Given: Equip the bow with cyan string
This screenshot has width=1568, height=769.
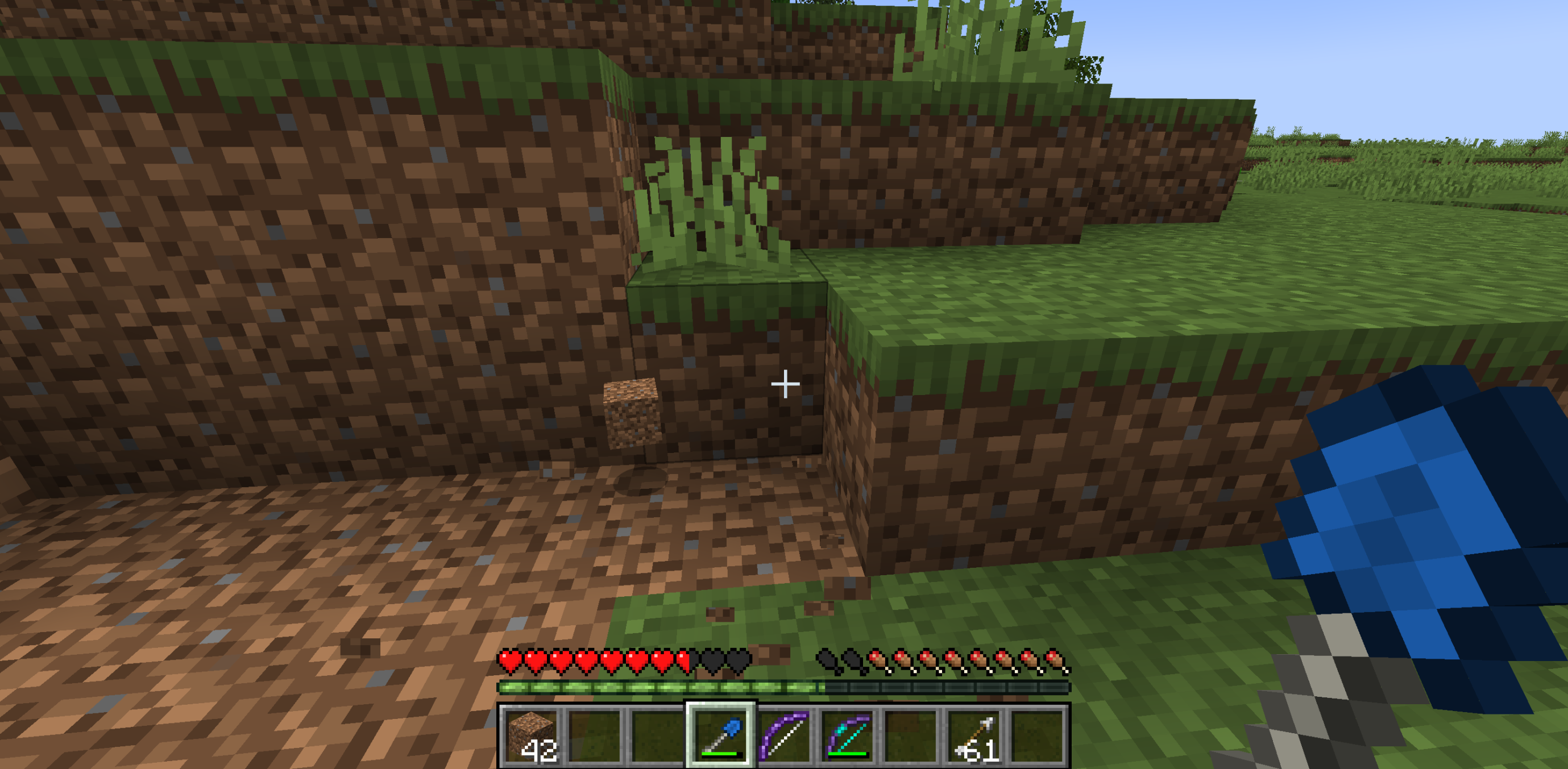Looking at the screenshot, I should click(x=848, y=734).
